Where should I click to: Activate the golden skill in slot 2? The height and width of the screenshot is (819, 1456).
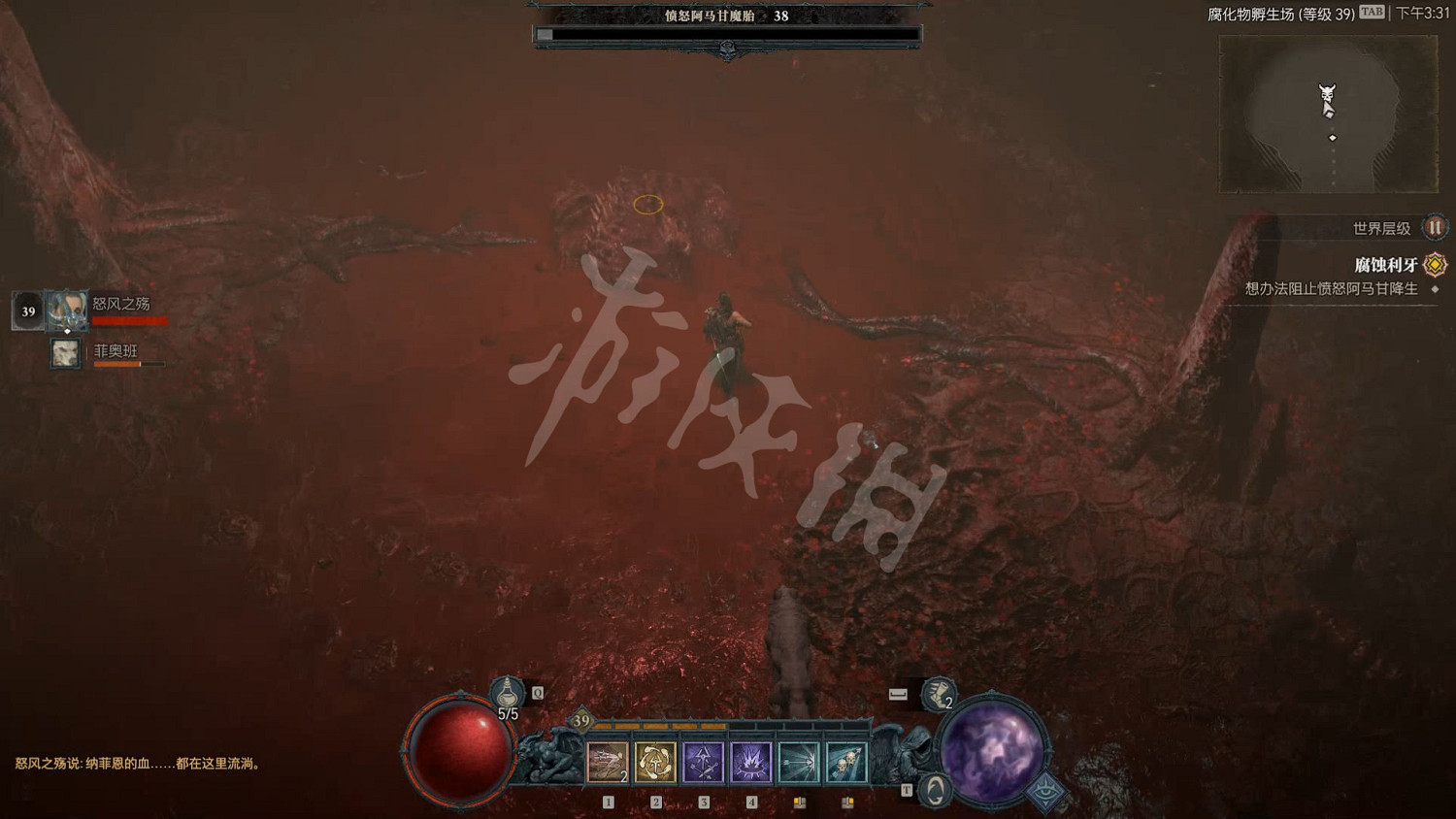click(654, 760)
